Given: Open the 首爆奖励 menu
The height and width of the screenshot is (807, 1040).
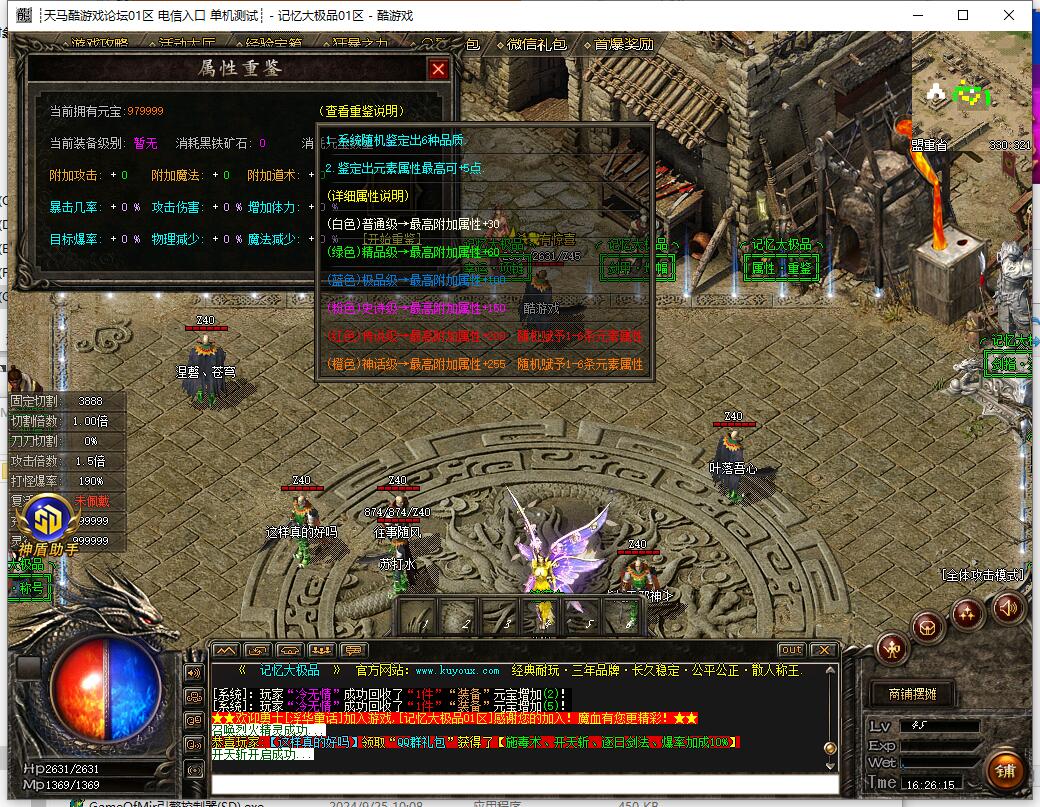Looking at the screenshot, I should (623, 44).
